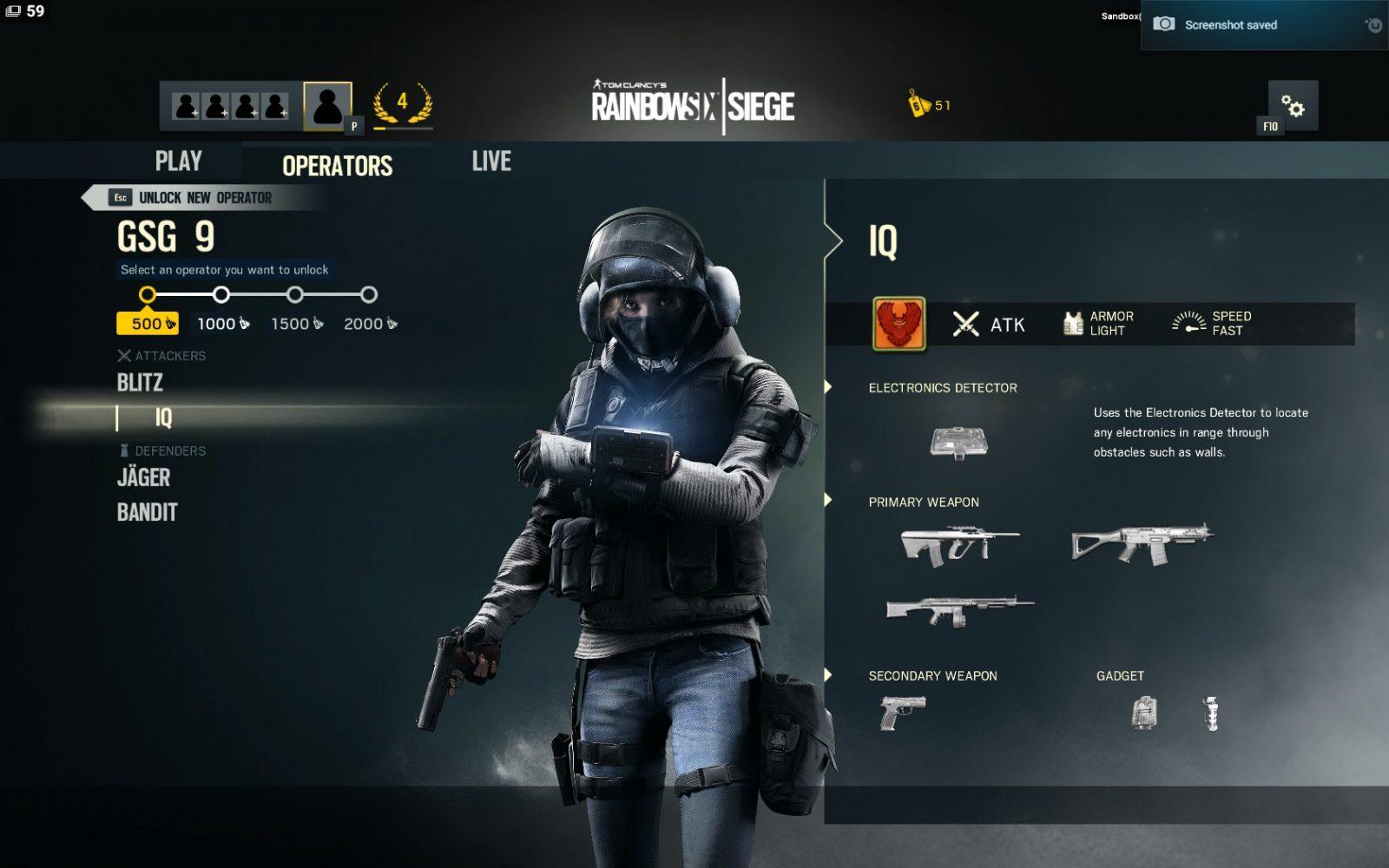This screenshot has width=1389, height=868.
Task: Select the pistol secondary weapon thumbnail
Action: [902, 713]
